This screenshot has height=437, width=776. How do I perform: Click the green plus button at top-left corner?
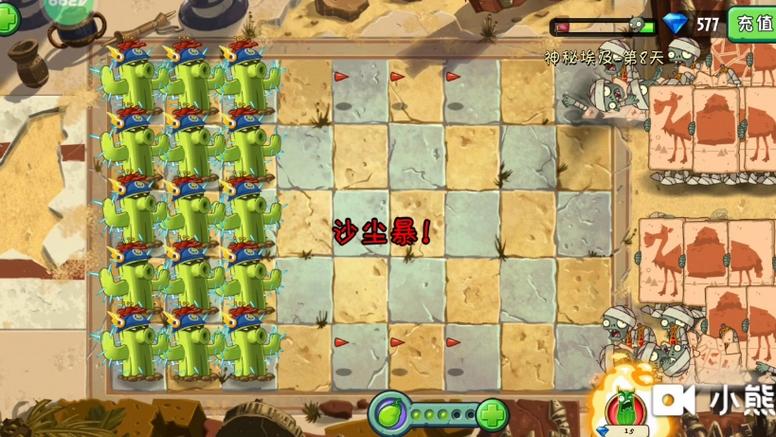click(7, 20)
